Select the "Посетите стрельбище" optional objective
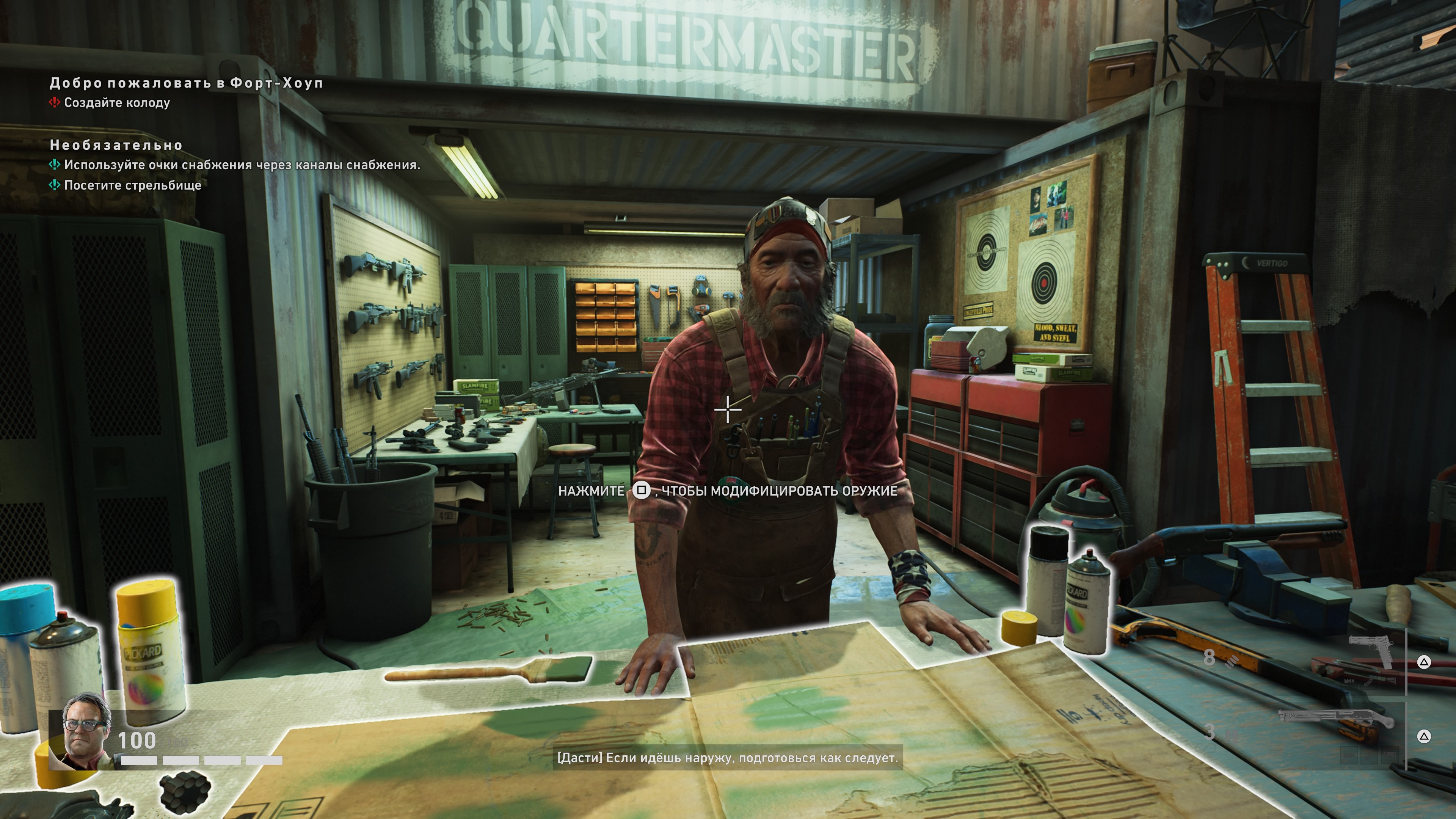The width and height of the screenshot is (1456, 819). [132, 185]
